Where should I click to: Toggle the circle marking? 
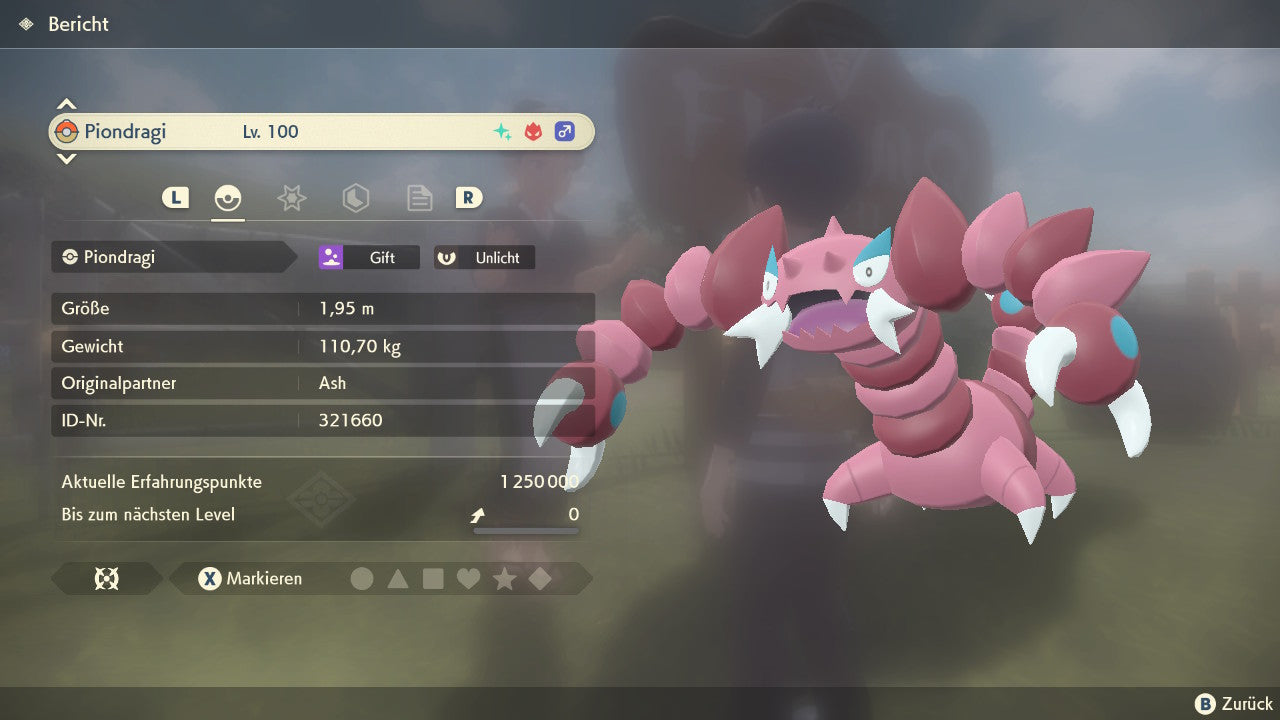pyautogui.click(x=362, y=579)
